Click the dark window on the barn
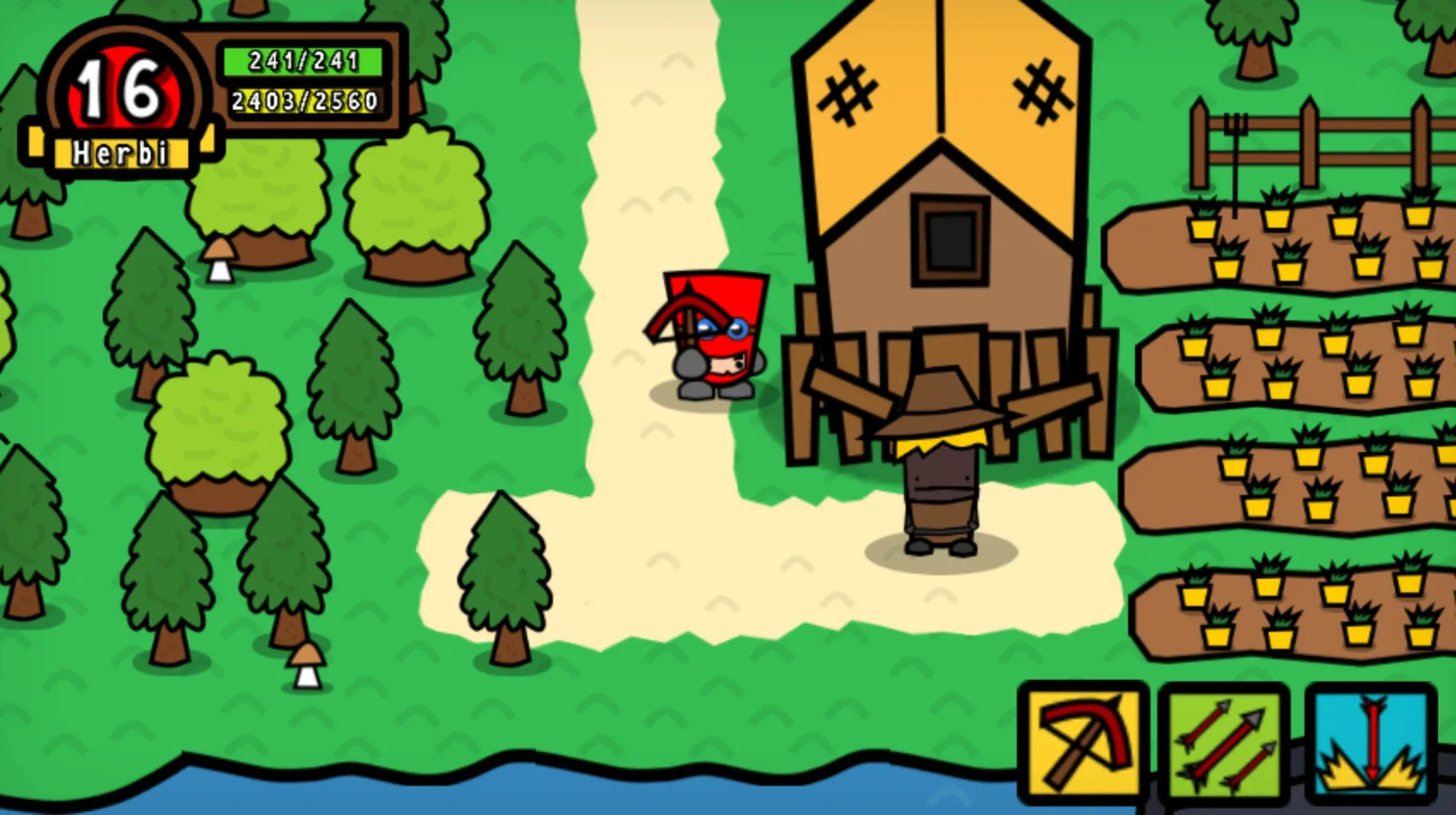The width and height of the screenshot is (1456, 815). point(950,240)
